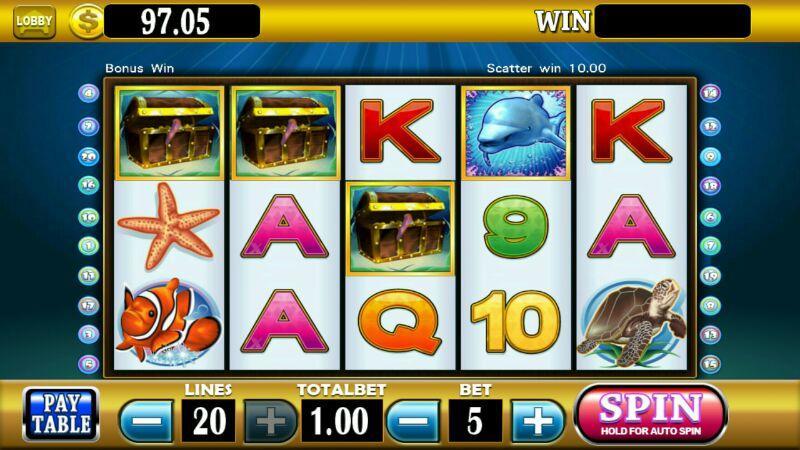Increase the number of lines
This screenshot has width=800, height=450.
(271, 420)
